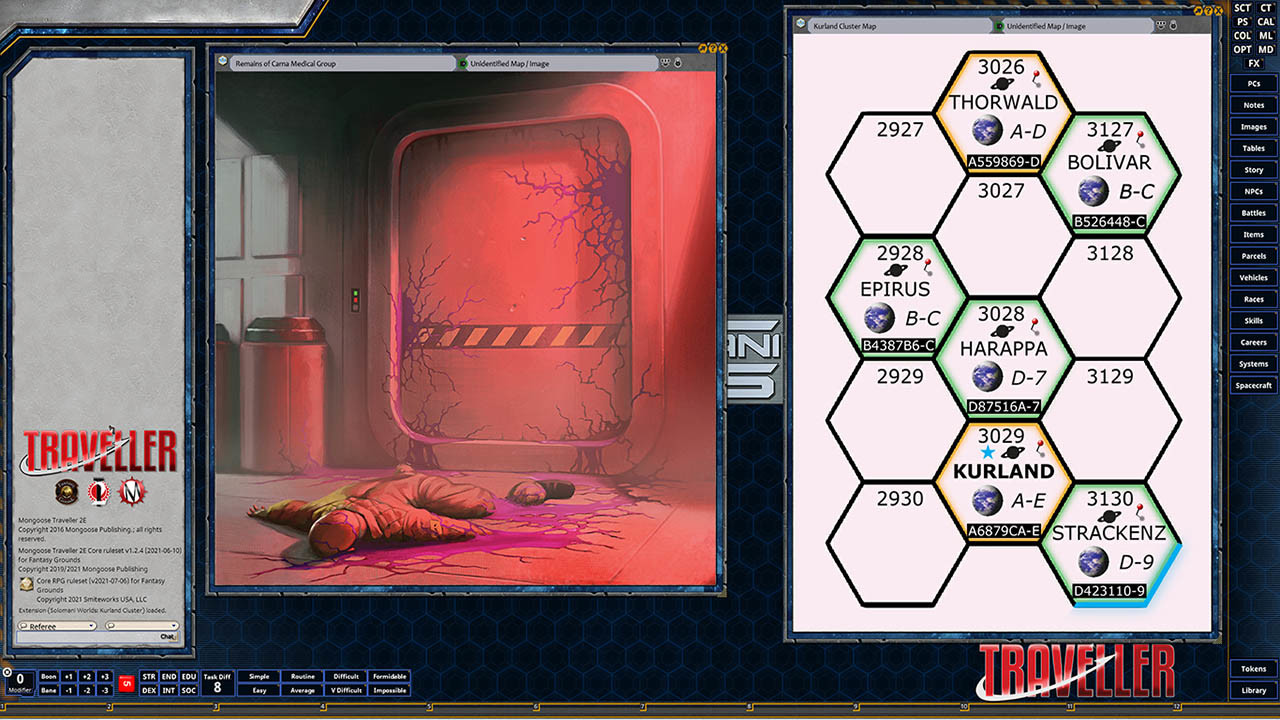This screenshot has height=720, width=1280.
Task: Open the effects panel via the FX icon
Action: pos(1256,62)
